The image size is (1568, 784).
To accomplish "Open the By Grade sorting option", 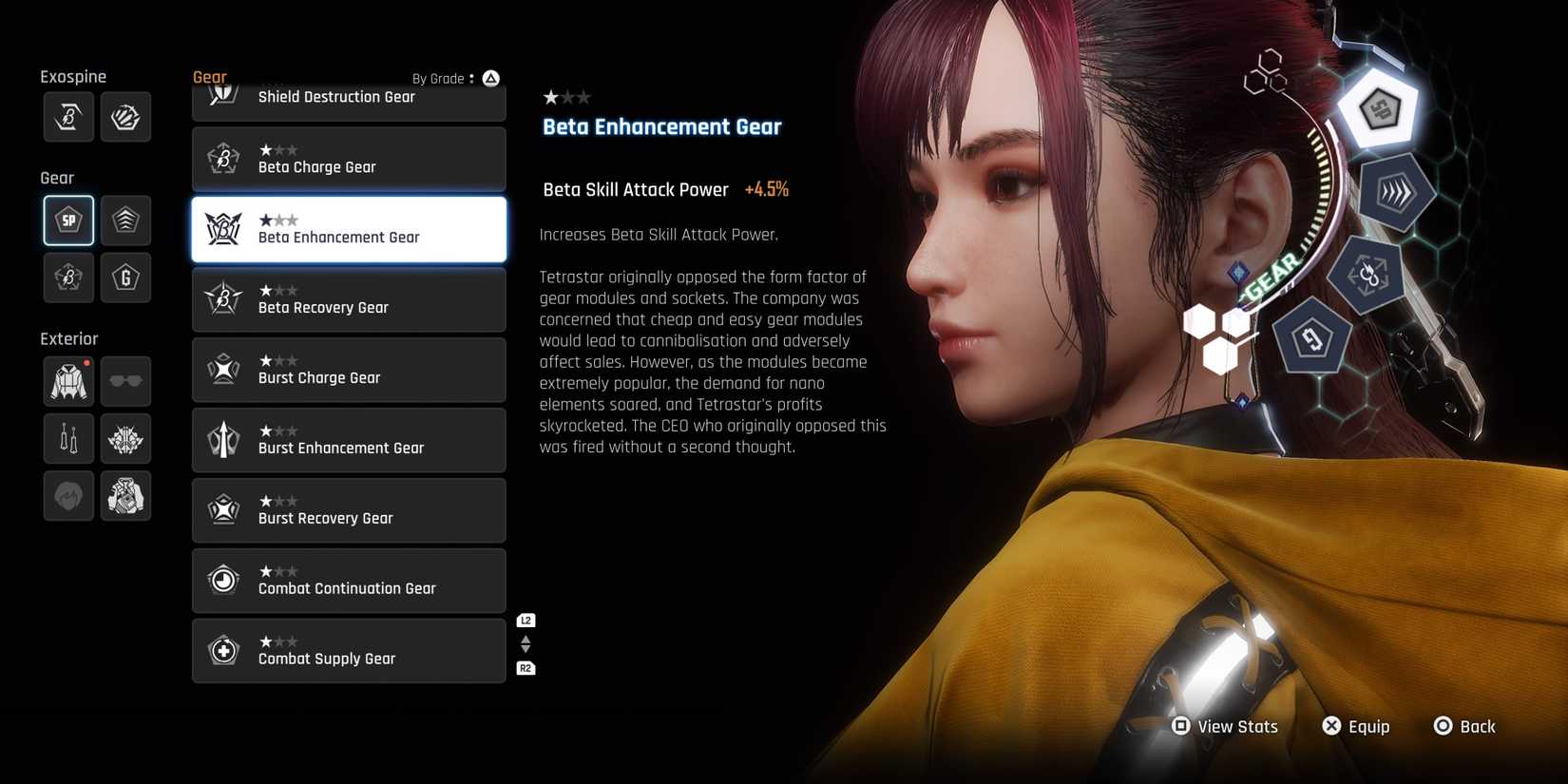I will (x=448, y=78).
